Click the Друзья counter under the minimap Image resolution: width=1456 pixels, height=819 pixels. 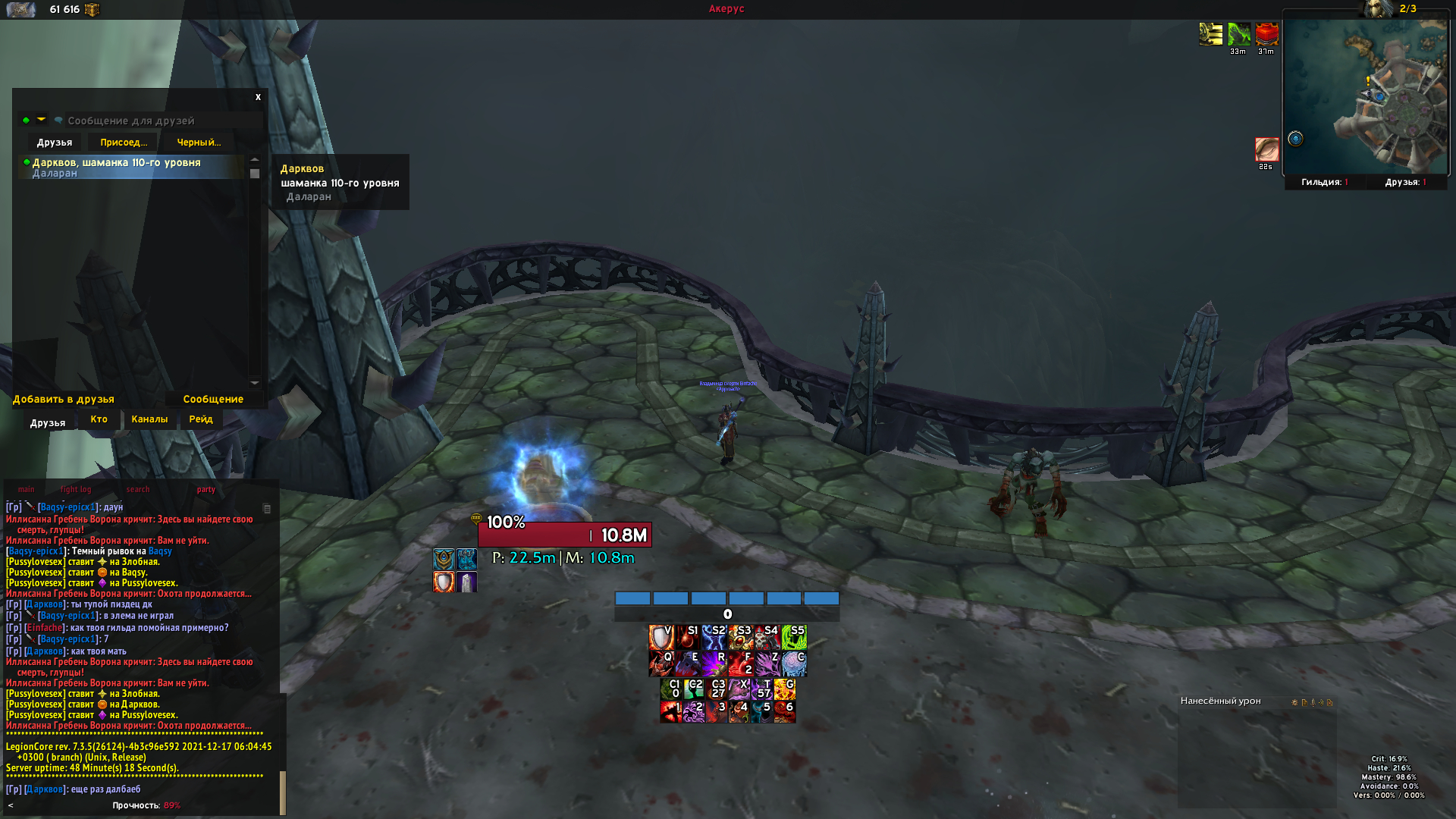[1405, 182]
